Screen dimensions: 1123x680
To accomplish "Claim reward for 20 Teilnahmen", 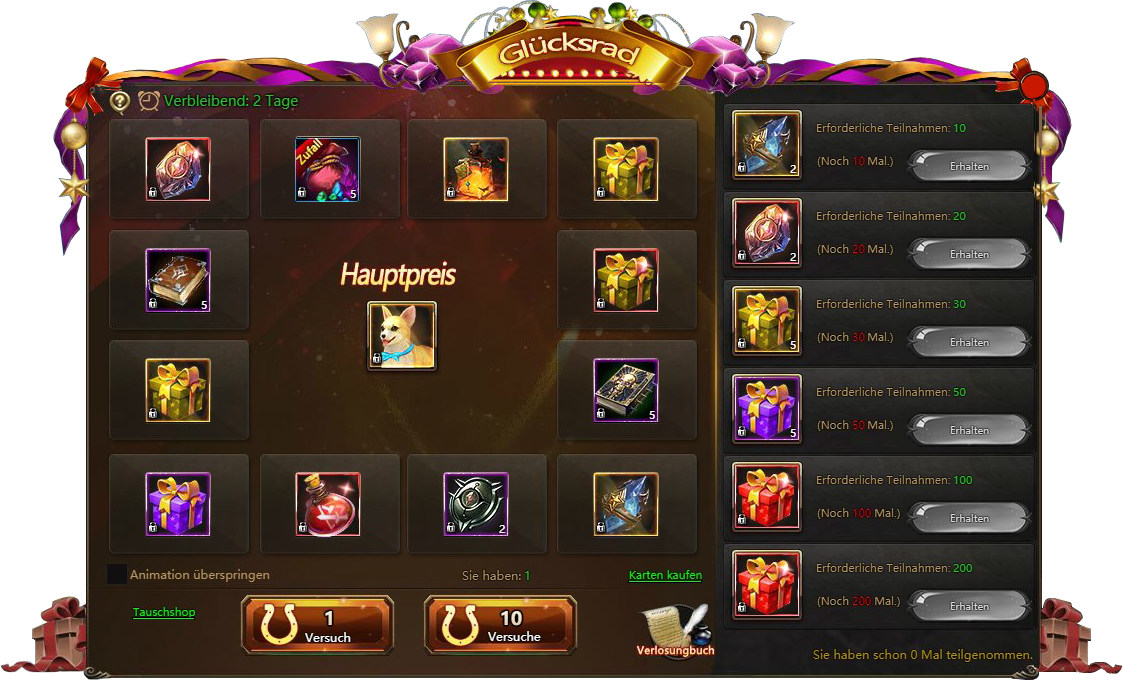I will (968, 254).
